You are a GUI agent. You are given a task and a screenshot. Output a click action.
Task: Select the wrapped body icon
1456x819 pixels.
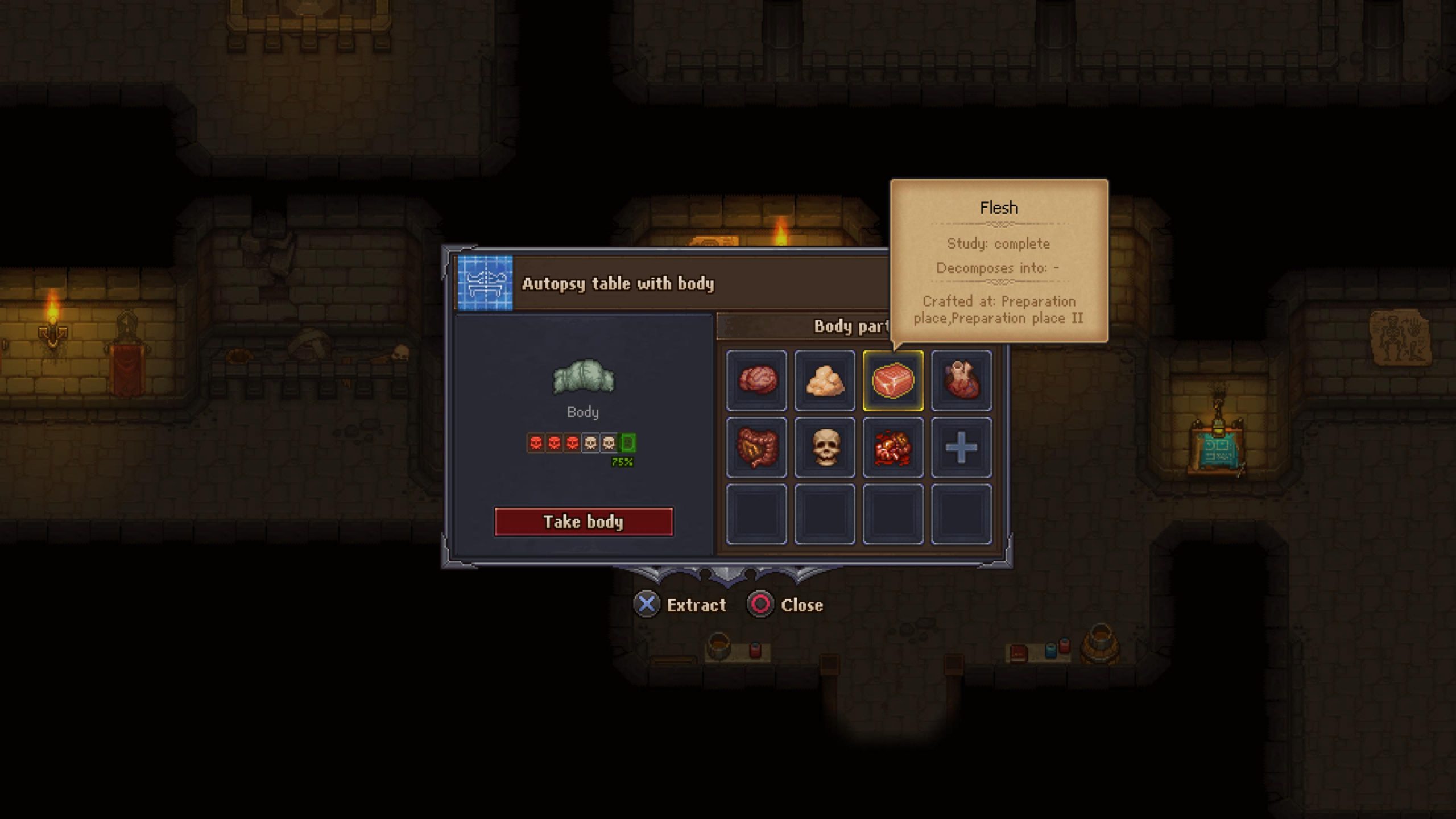pos(584,377)
